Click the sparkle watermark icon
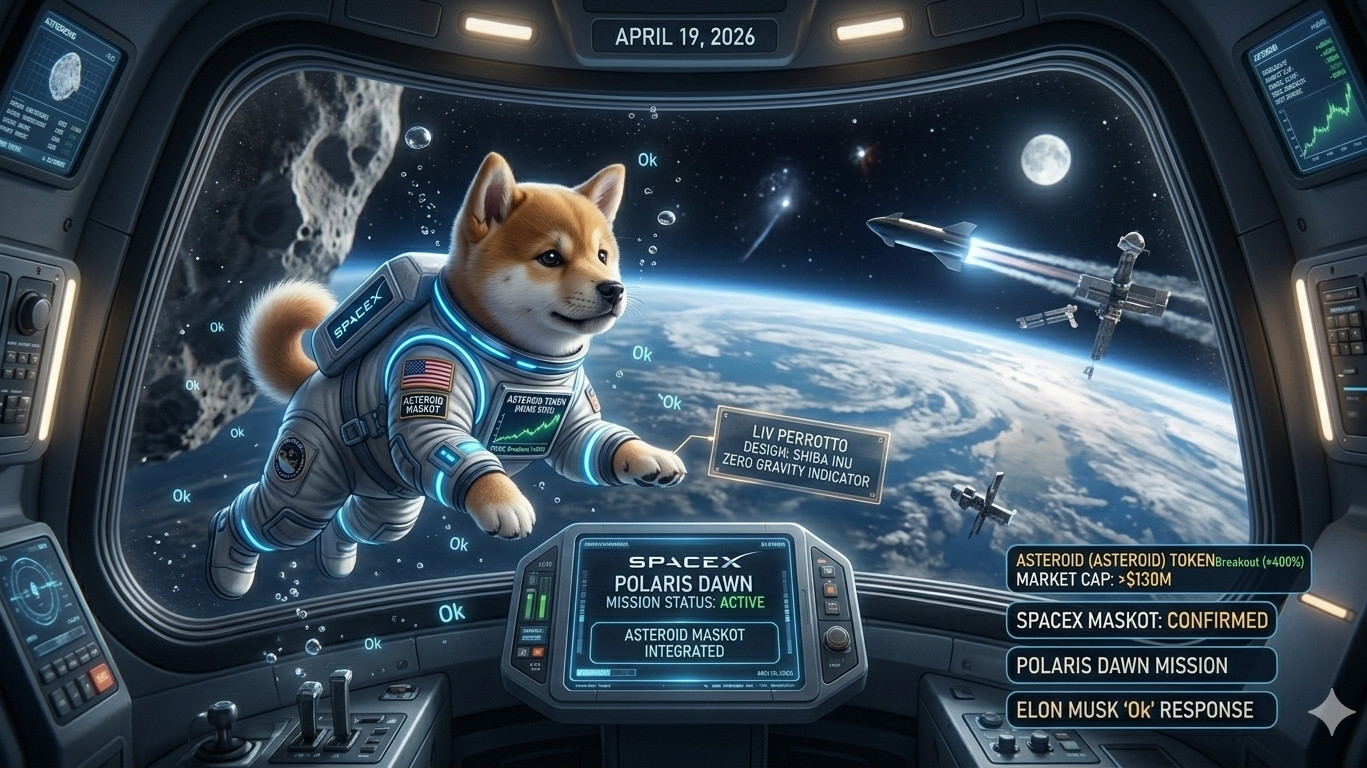Image resolution: width=1367 pixels, height=768 pixels. click(x=1331, y=709)
